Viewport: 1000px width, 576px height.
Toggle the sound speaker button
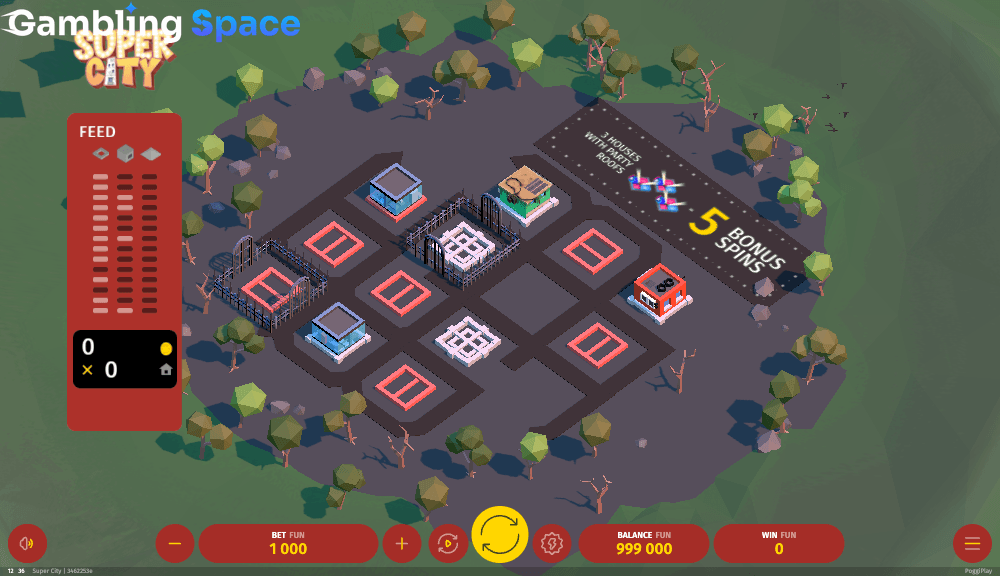[27, 544]
